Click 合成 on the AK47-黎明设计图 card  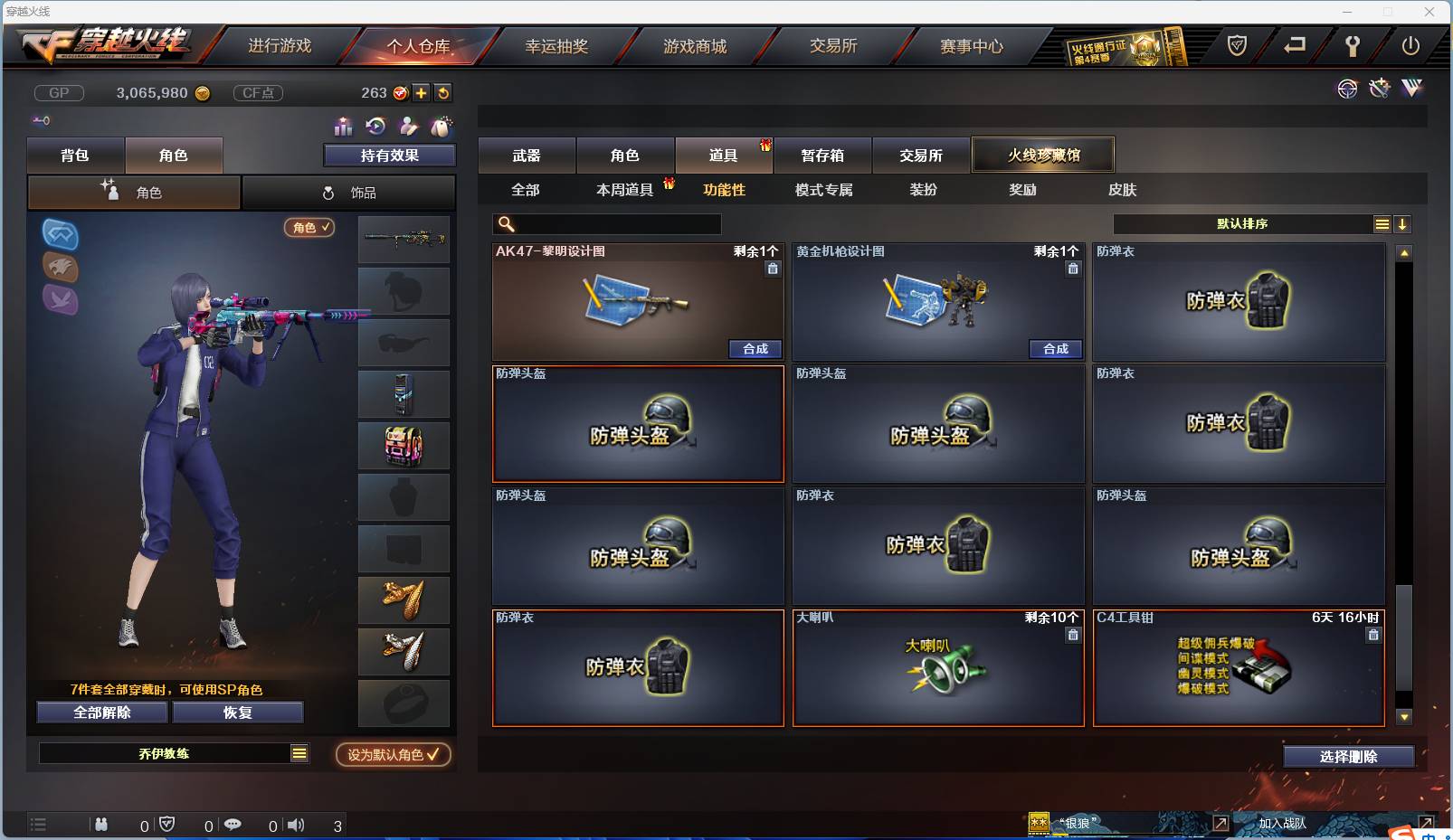(755, 349)
